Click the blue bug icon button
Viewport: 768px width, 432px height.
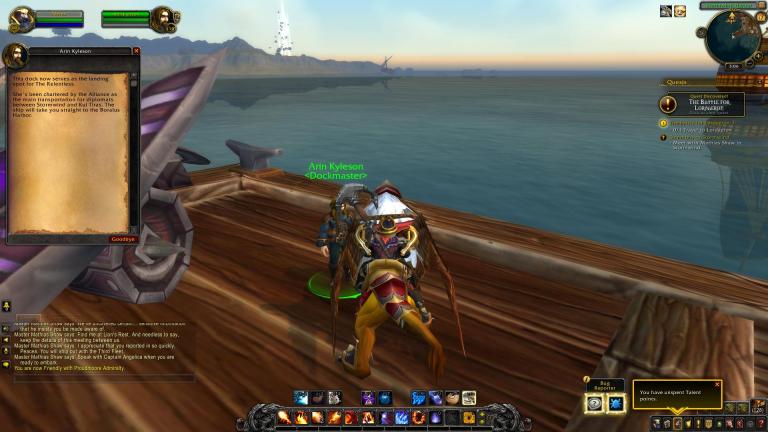point(616,403)
